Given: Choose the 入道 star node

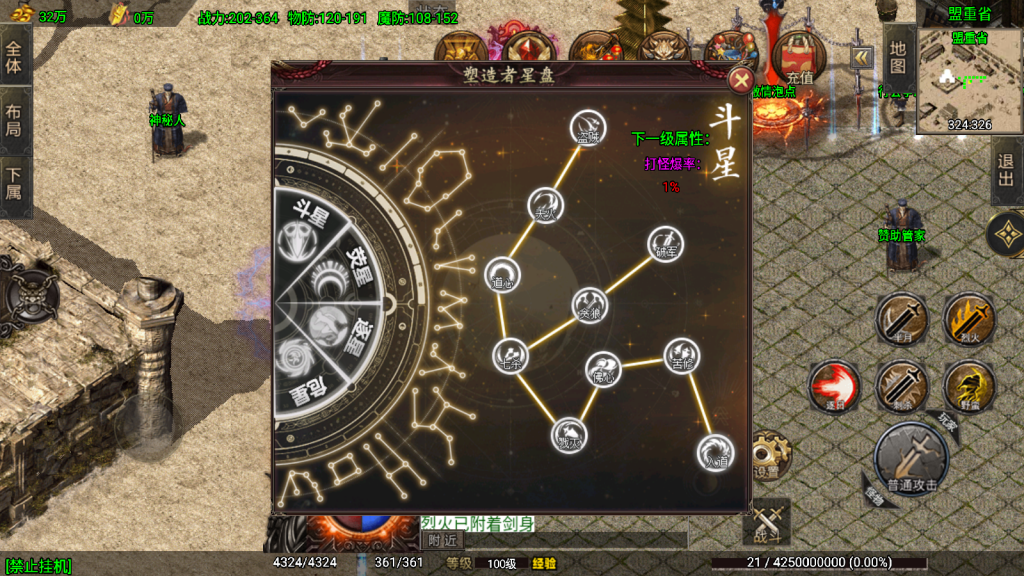Looking at the screenshot, I should click(714, 451).
